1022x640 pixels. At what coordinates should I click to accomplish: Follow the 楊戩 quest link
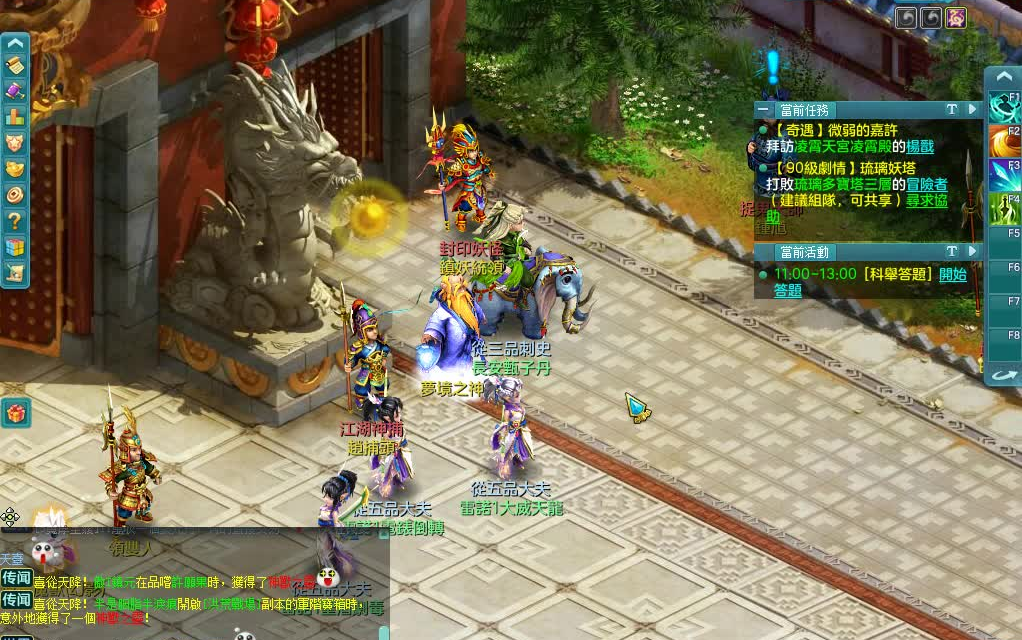pyautogui.click(x=920, y=146)
